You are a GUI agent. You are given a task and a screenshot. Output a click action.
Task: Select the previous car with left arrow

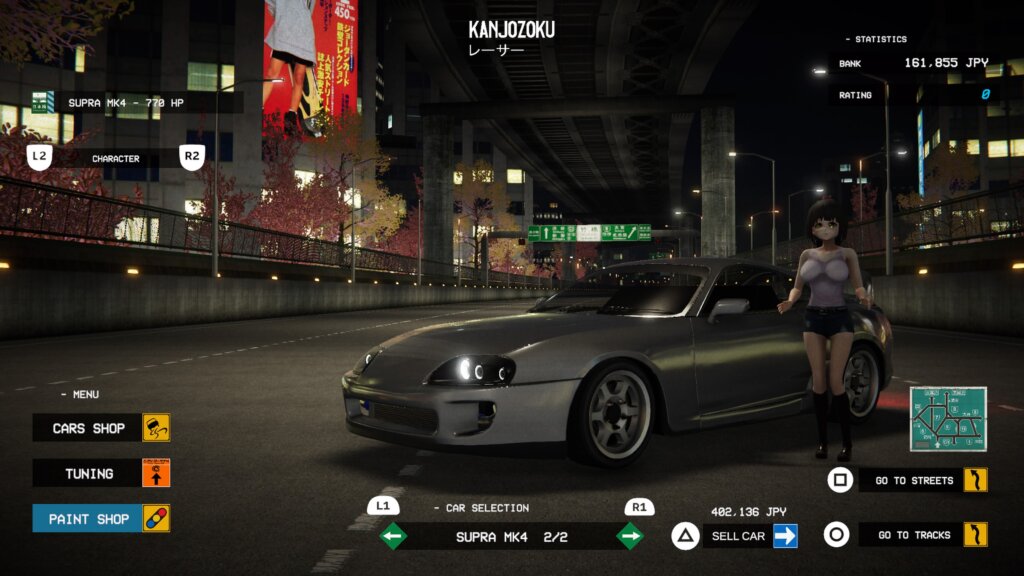(x=393, y=537)
